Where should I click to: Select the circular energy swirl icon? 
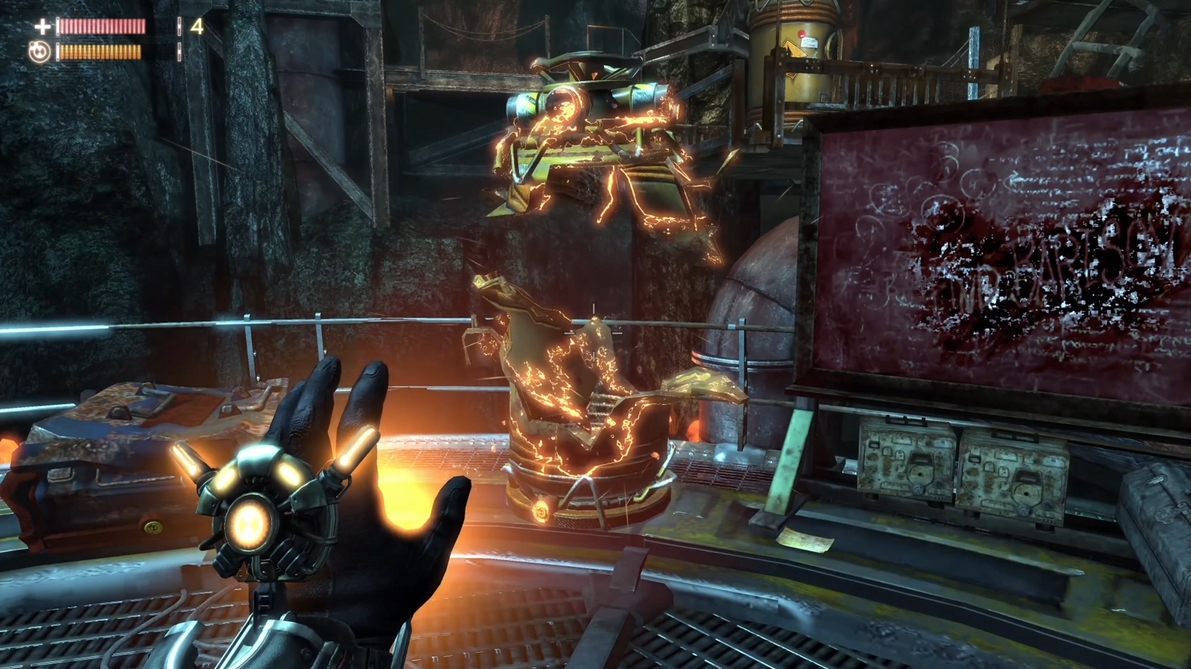click(40, 52)
